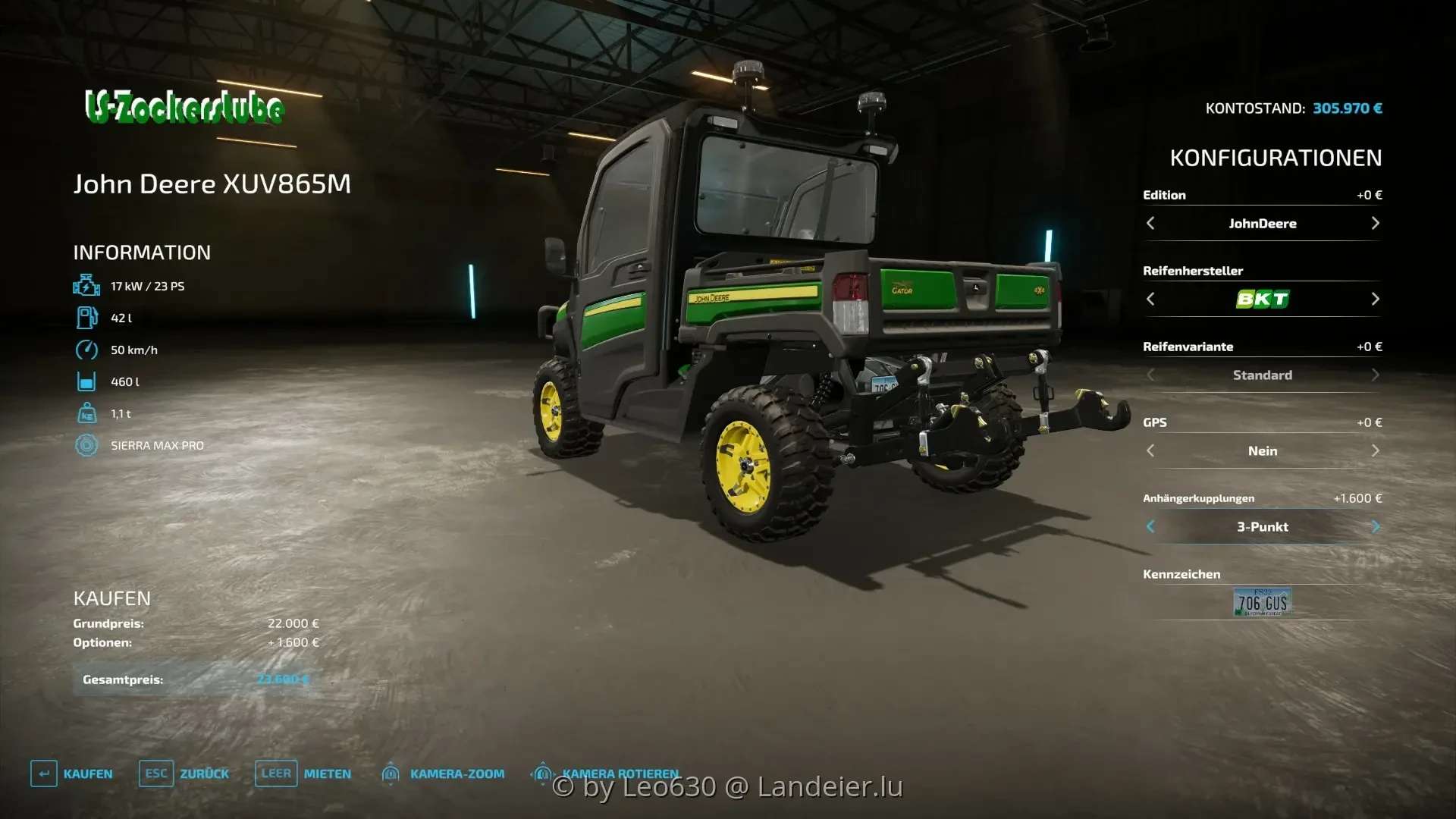The height and width of the screenshot is (819, 1456).
Task: Toggle GPS to the next setting
Action: click(x=1375, y=450)
